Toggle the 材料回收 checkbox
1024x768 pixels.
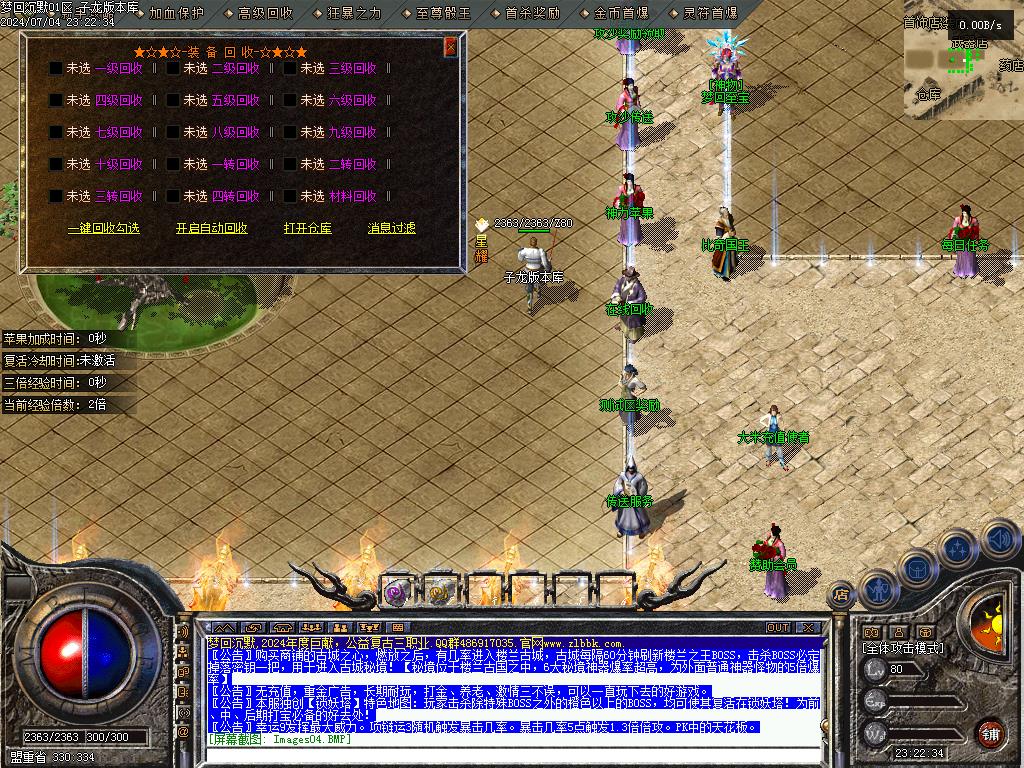pos(290,196)
